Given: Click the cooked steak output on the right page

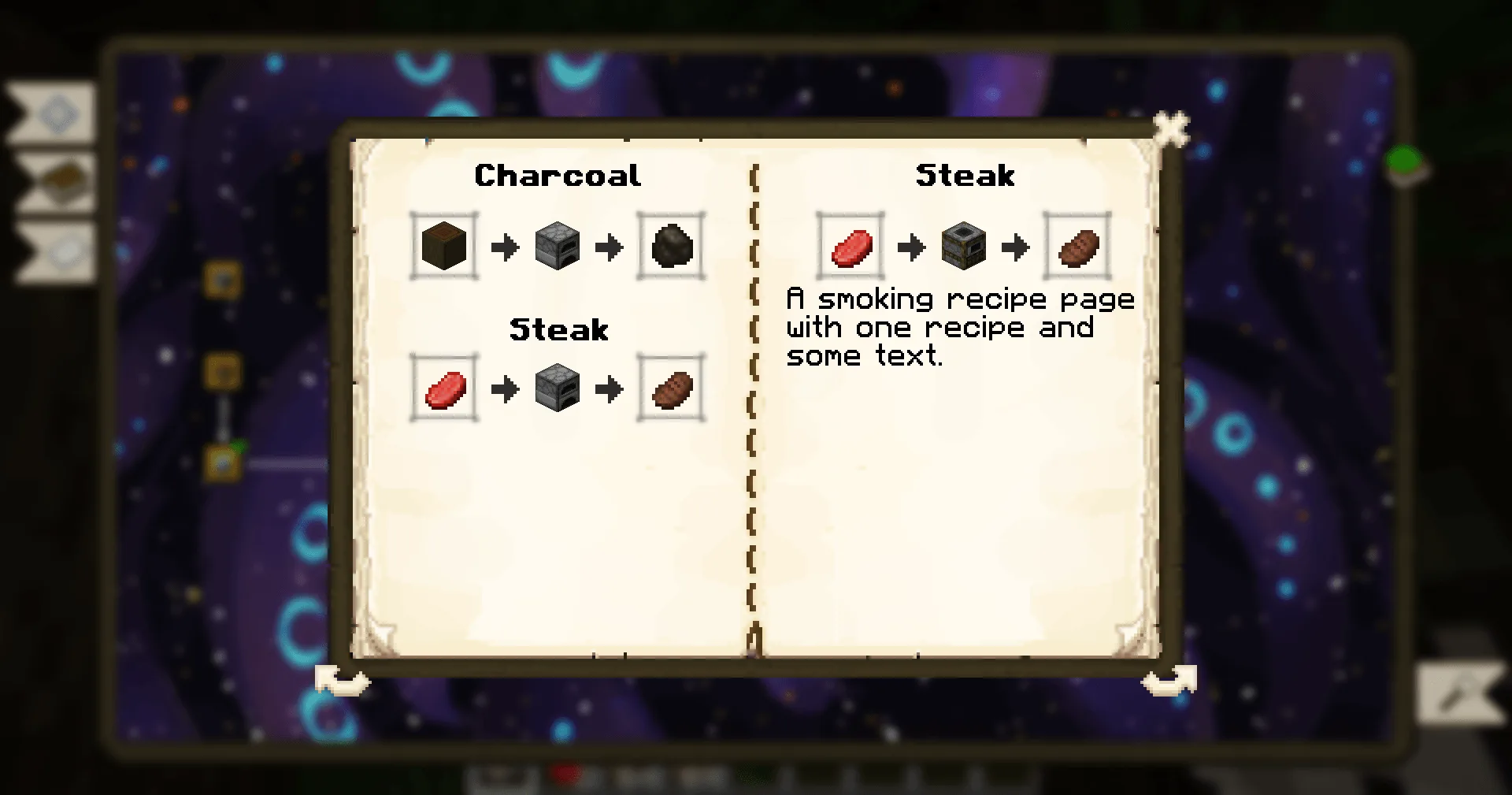Looking at the screenshot, I should click(1077, 247).
